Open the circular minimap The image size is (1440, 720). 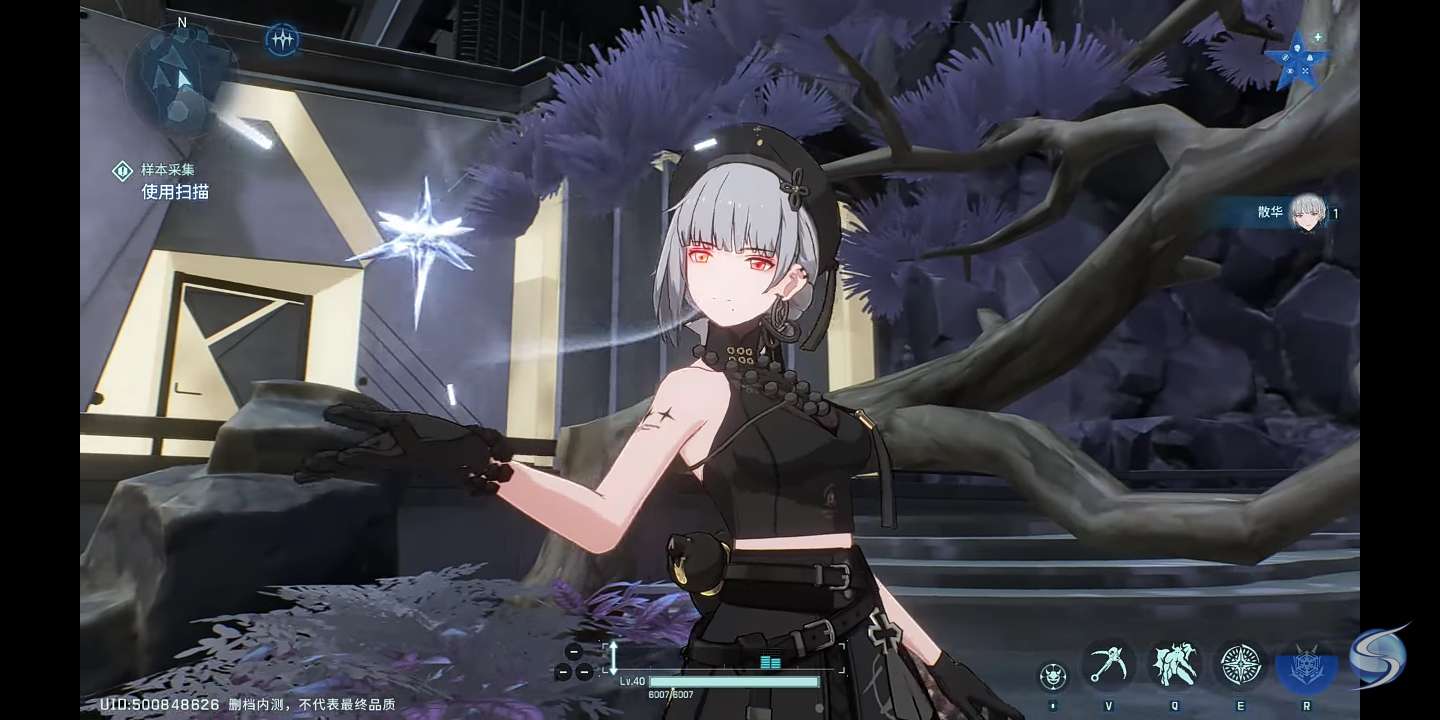click(181, 78)
